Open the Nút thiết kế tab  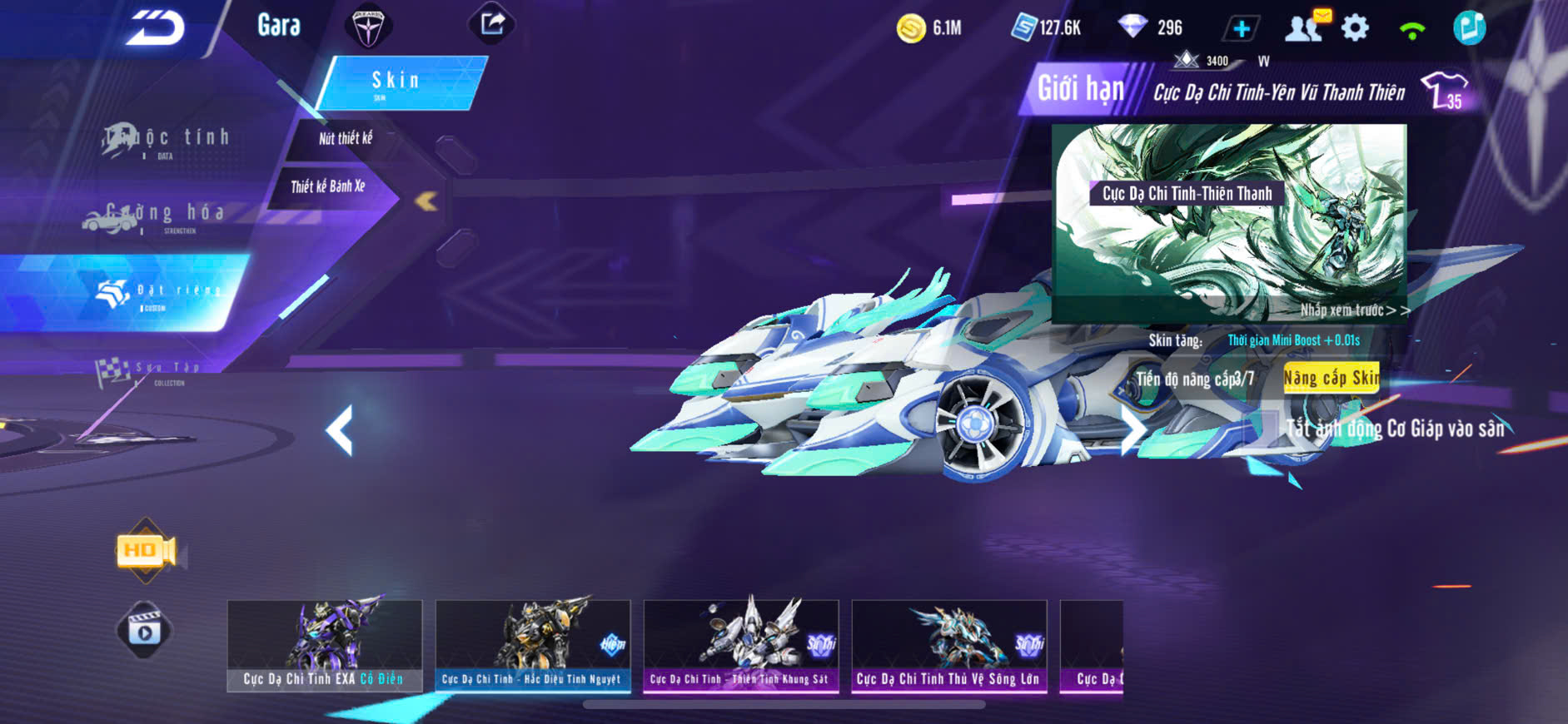click(x=345, y=138)
